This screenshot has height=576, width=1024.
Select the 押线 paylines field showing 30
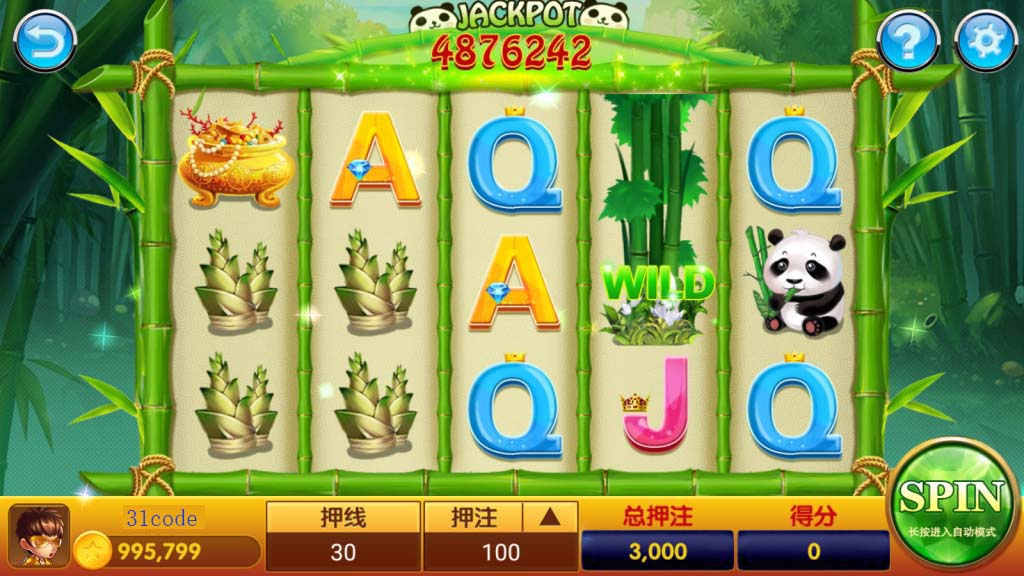click(343, 551)
